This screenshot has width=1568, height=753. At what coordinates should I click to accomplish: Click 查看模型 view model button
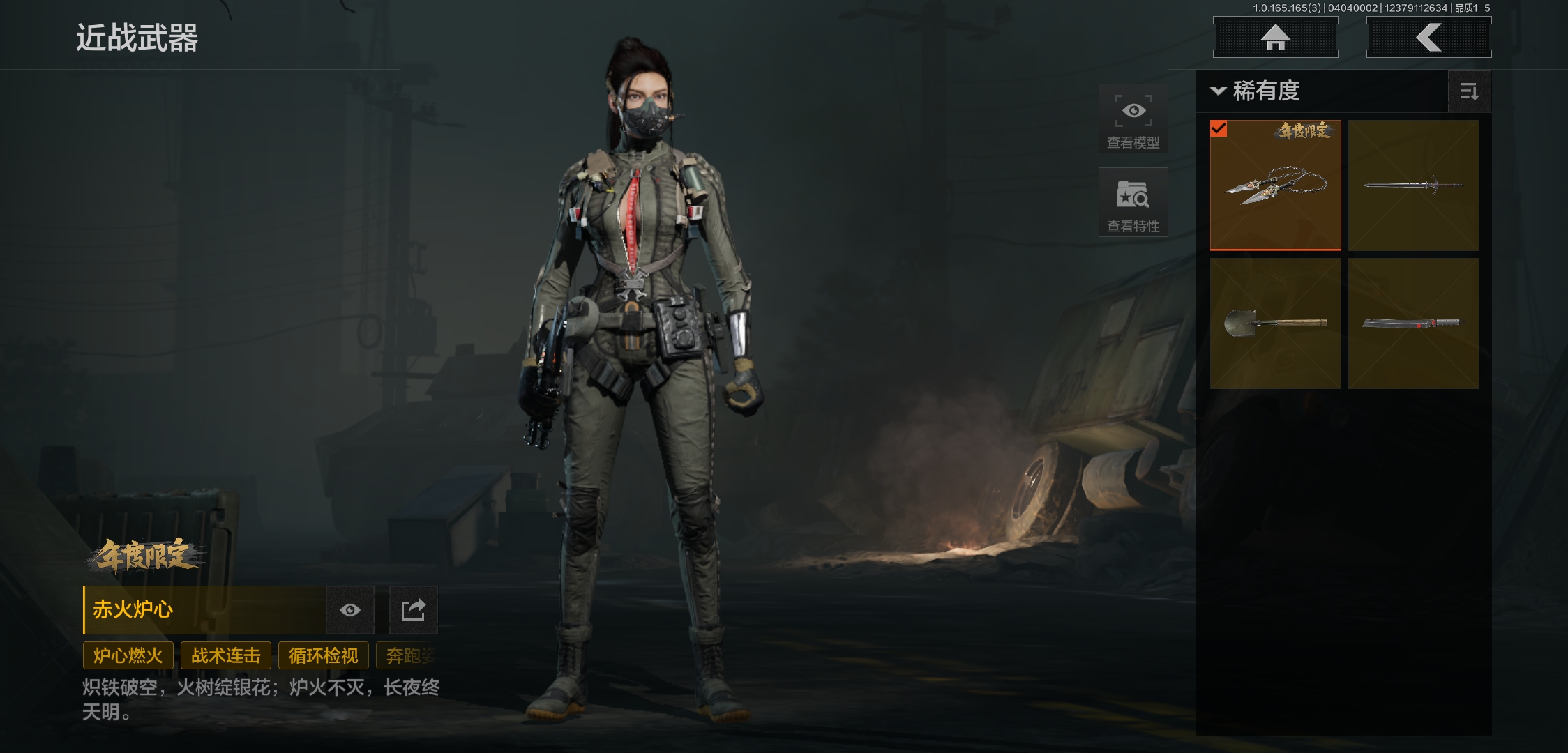1133,119
